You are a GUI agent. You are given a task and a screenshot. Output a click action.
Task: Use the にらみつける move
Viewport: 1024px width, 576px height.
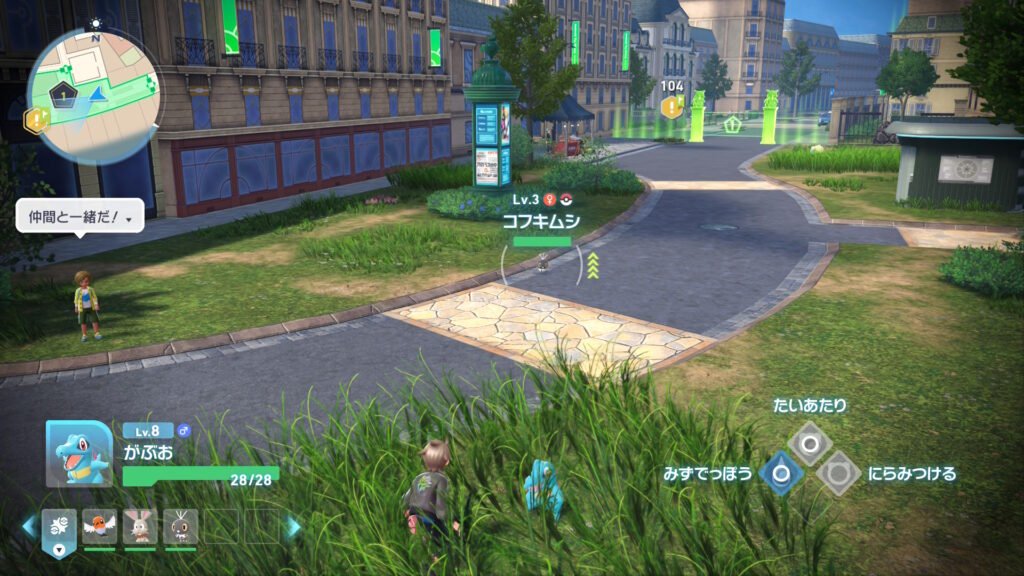(837, 473)
